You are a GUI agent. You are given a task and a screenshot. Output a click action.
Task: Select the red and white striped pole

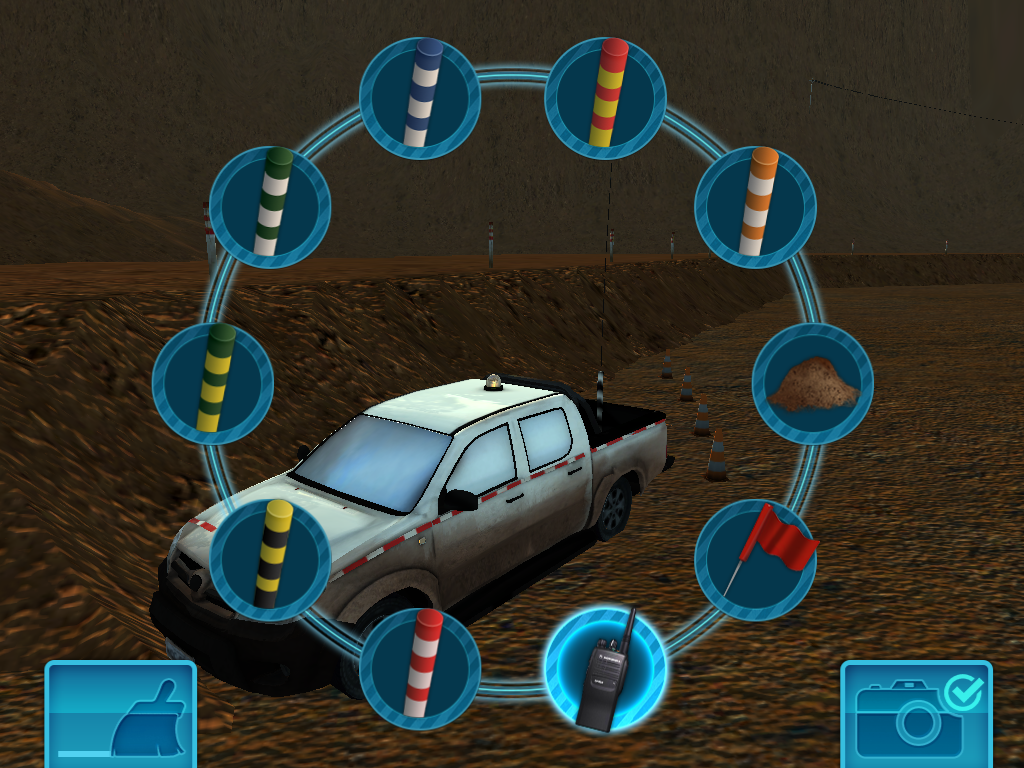[420, 668]
